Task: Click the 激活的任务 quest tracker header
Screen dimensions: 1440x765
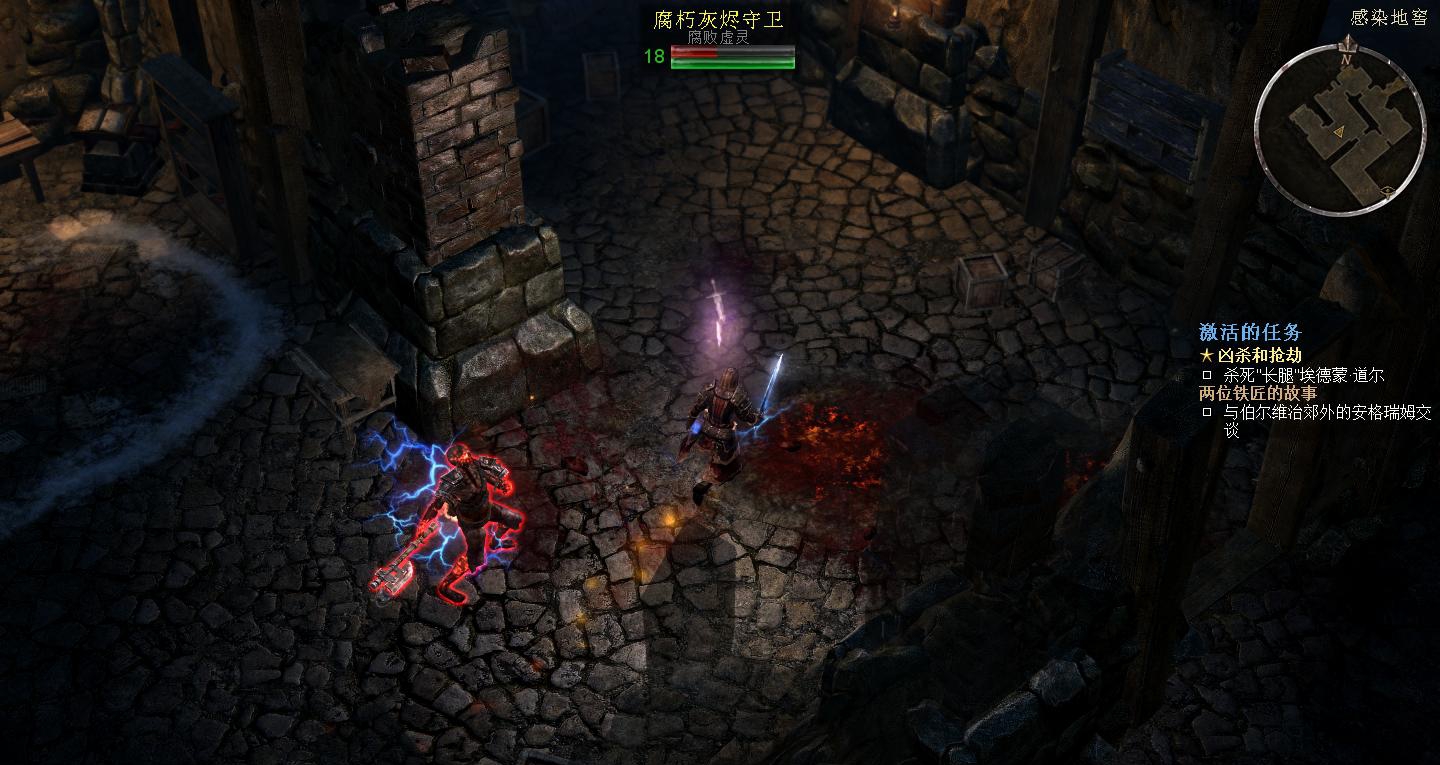Action: [1250, 333]
